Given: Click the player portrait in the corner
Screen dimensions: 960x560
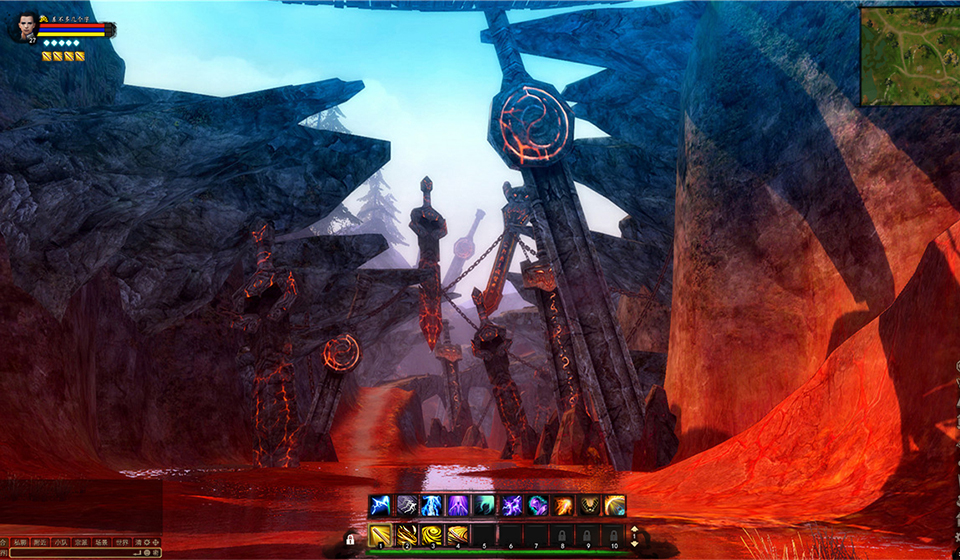Looking at the screenshot, I should coord(22,26).
